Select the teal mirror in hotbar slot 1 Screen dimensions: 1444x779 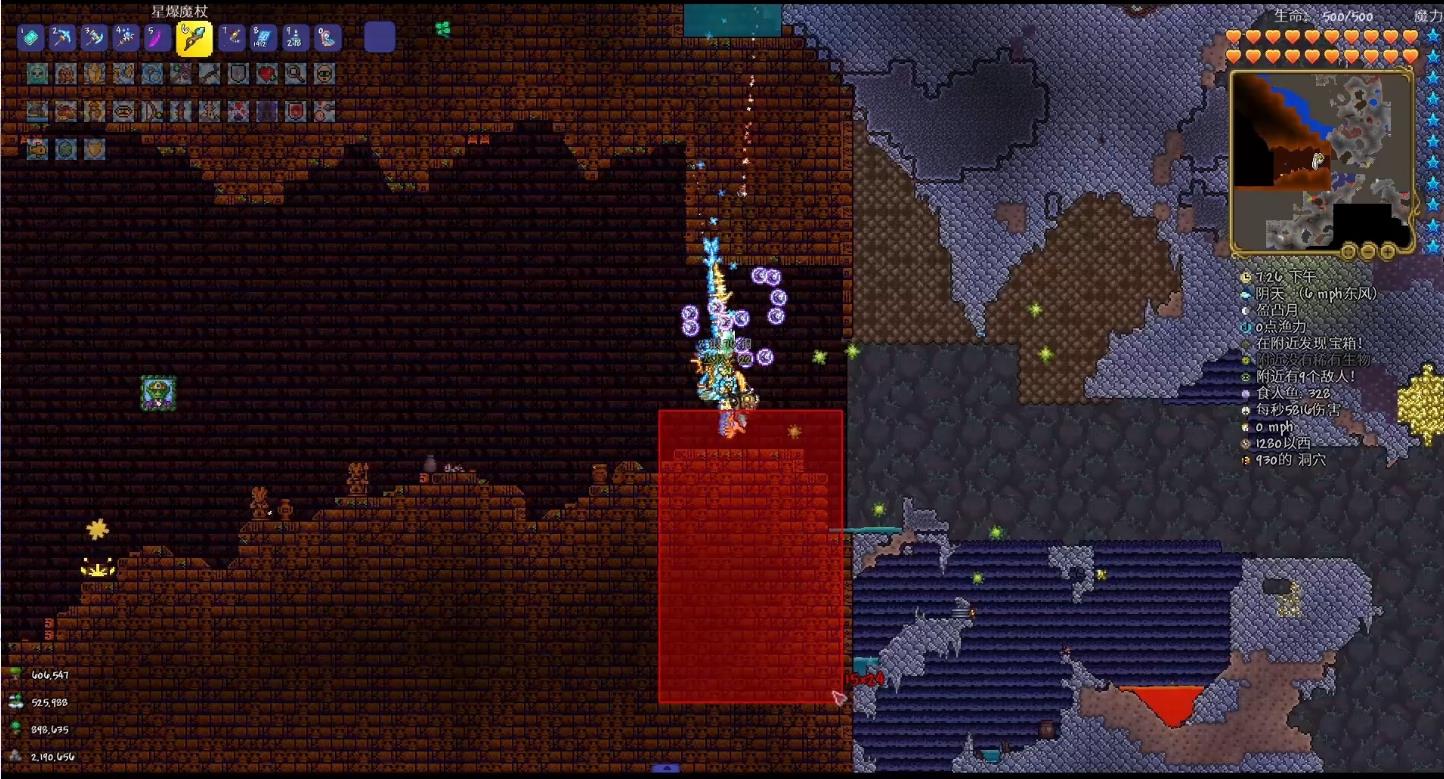click(x=30, y=38)
